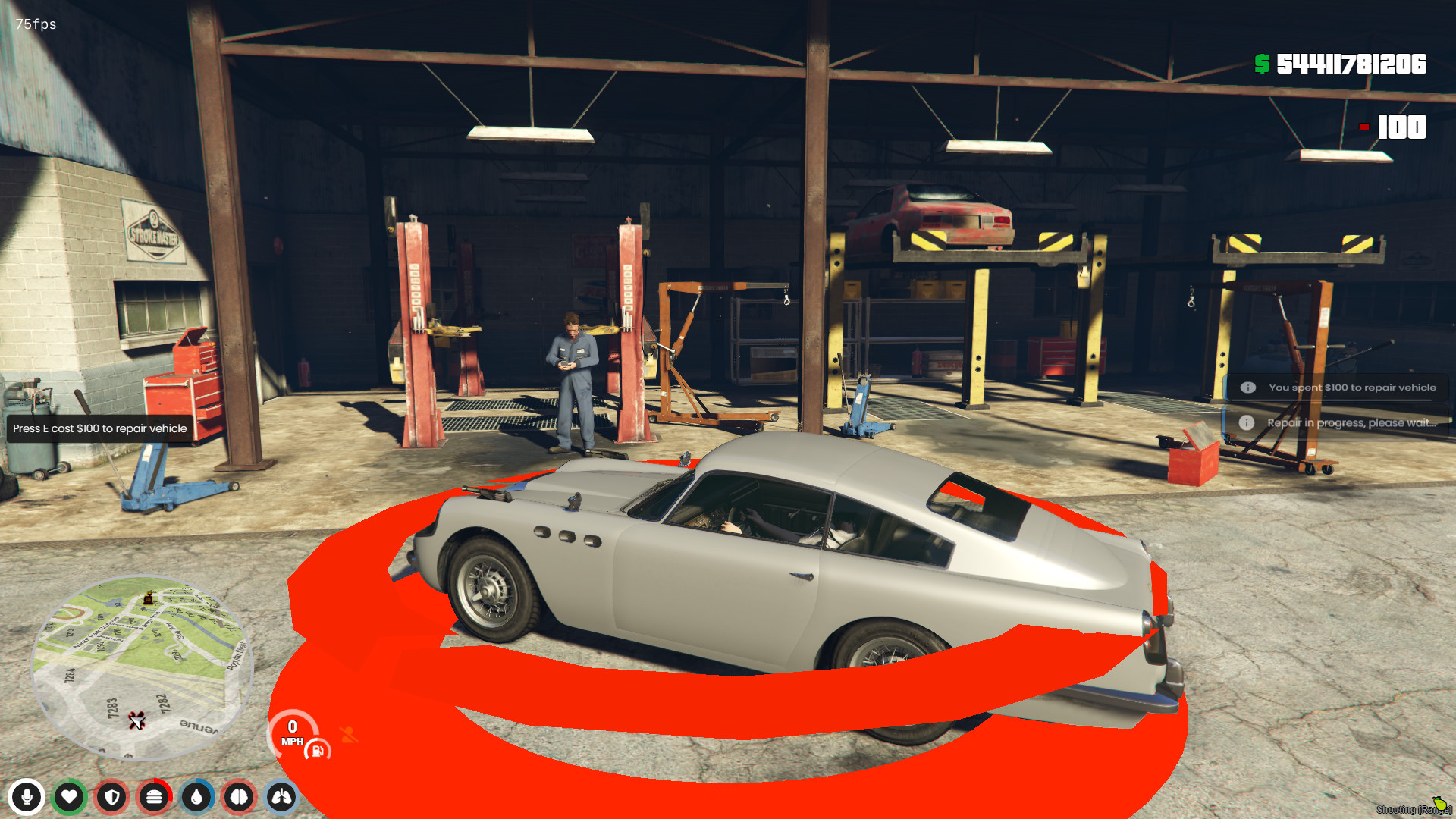Click the lungs oxygen icon
Viewport: 1456px width, 819px height.
[x=282, y=798]
